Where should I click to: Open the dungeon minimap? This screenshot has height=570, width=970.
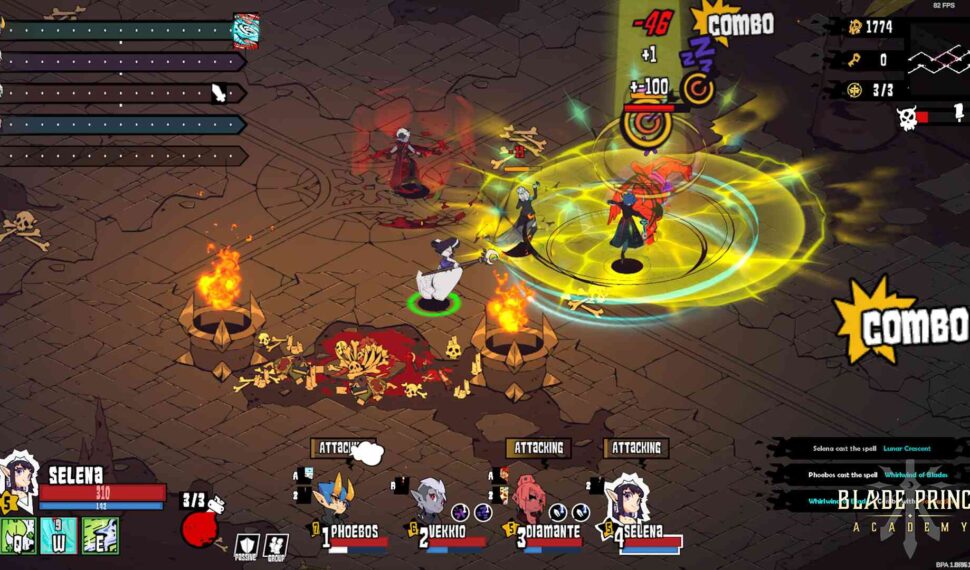tap(938, 60)
